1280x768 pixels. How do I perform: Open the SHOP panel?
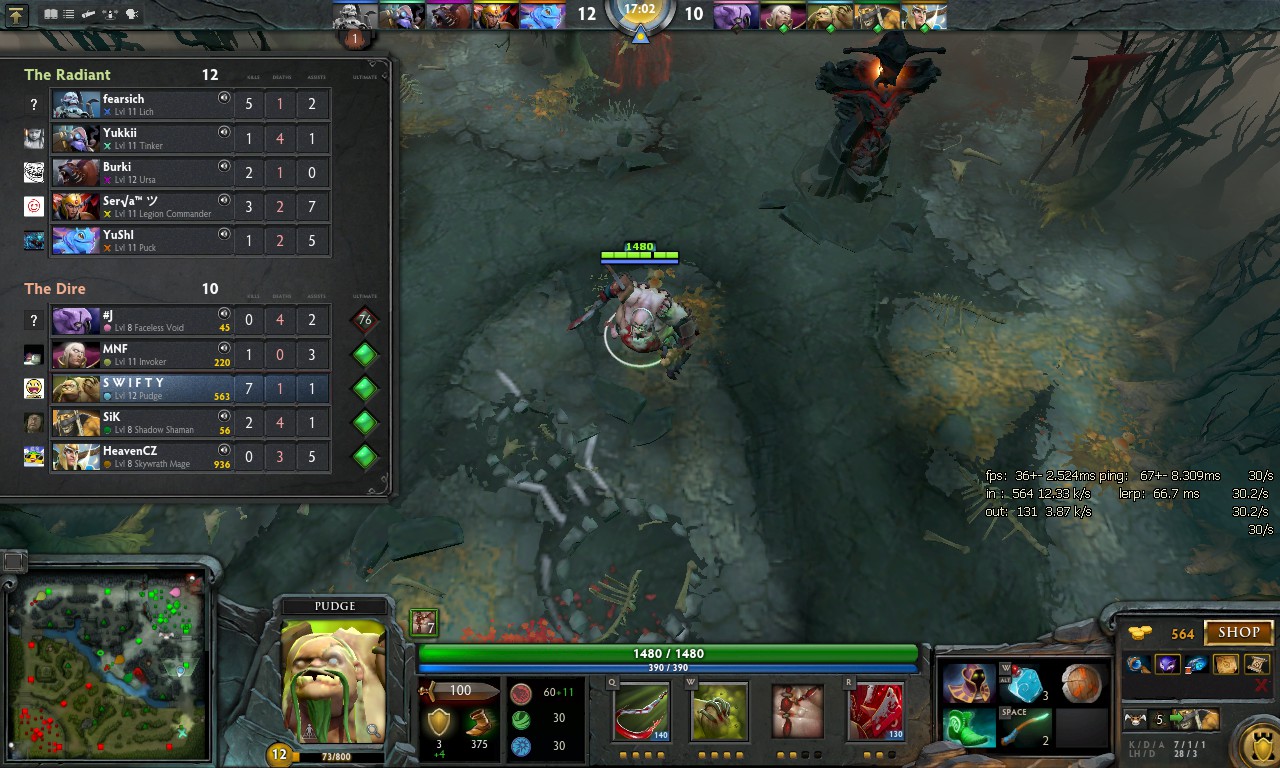pos(1238,633)
